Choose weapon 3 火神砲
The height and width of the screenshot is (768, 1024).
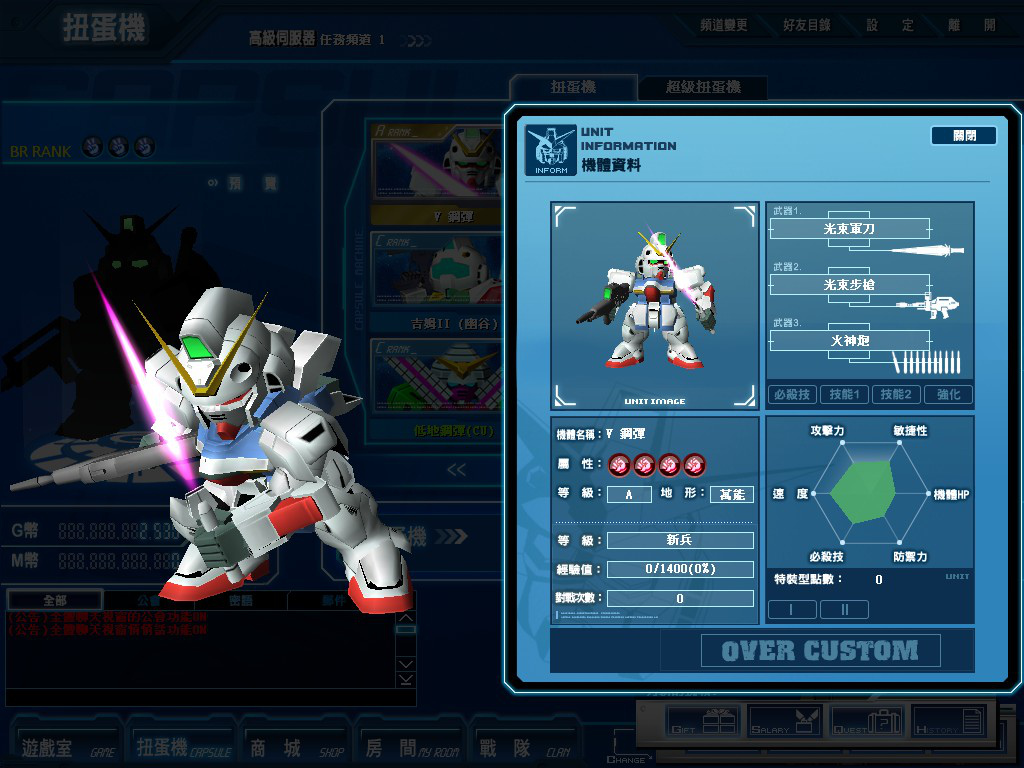pyautogui.click(x=849, y=341)
